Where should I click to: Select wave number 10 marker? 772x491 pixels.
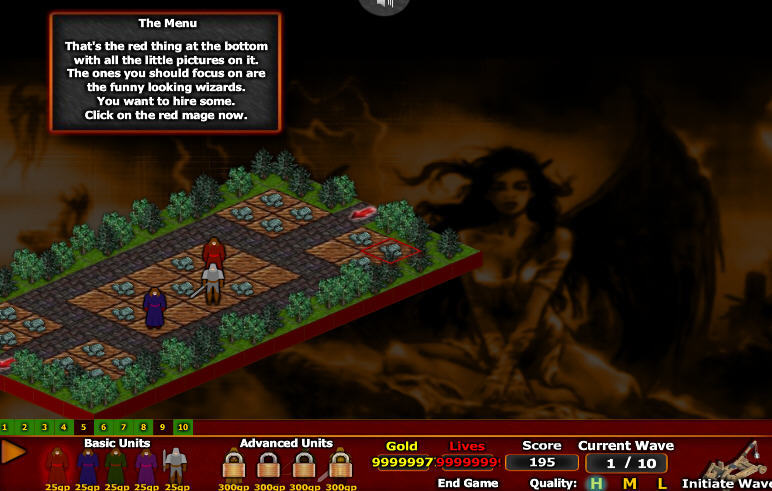pyautogui.click(x=182, y=427)
